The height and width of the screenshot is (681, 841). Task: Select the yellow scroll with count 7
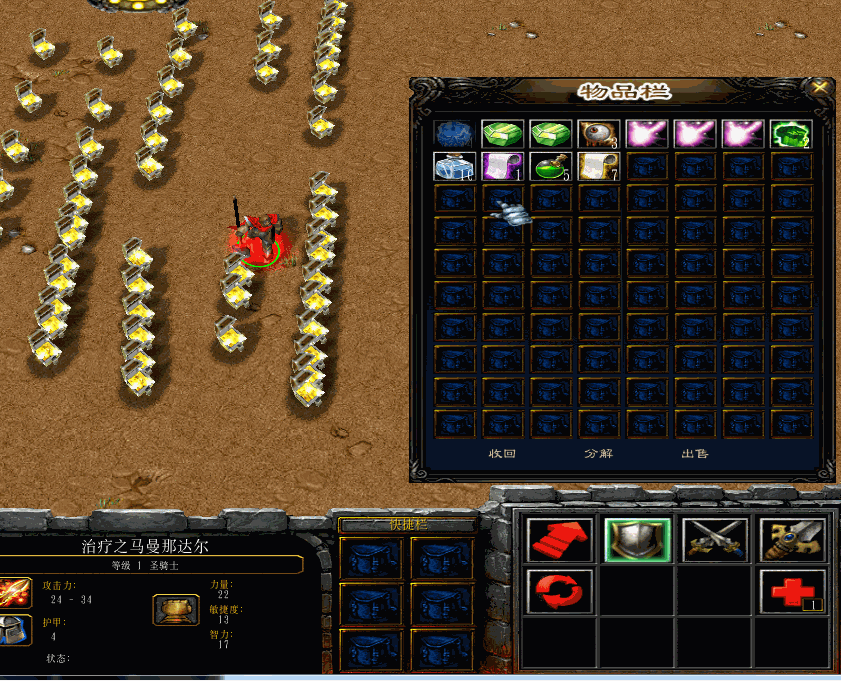pyautogui.click(x=598, y=166)
